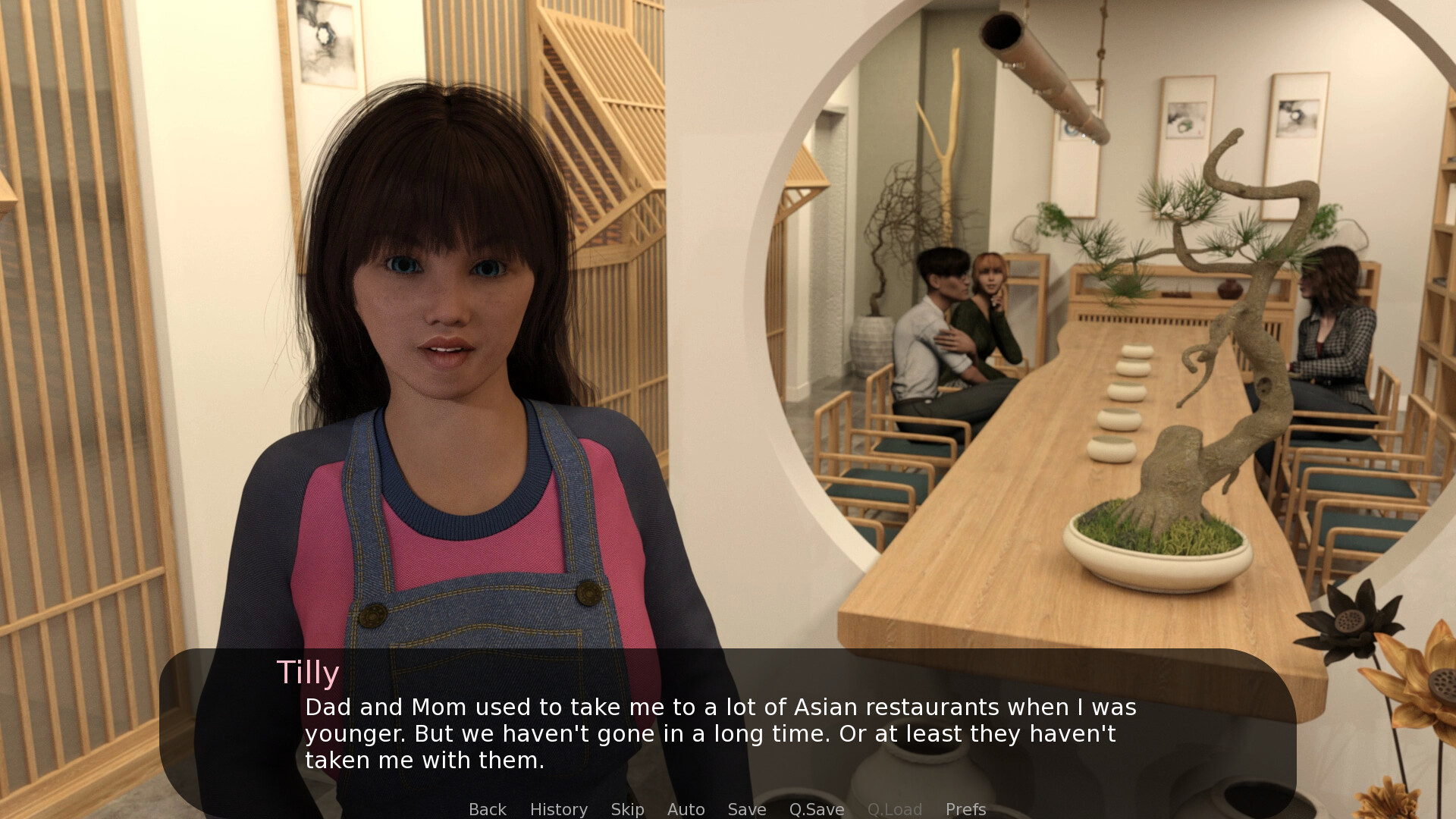Activate Skip to fast-forward dialogue
1456x819 pixels.
point(627,809)
